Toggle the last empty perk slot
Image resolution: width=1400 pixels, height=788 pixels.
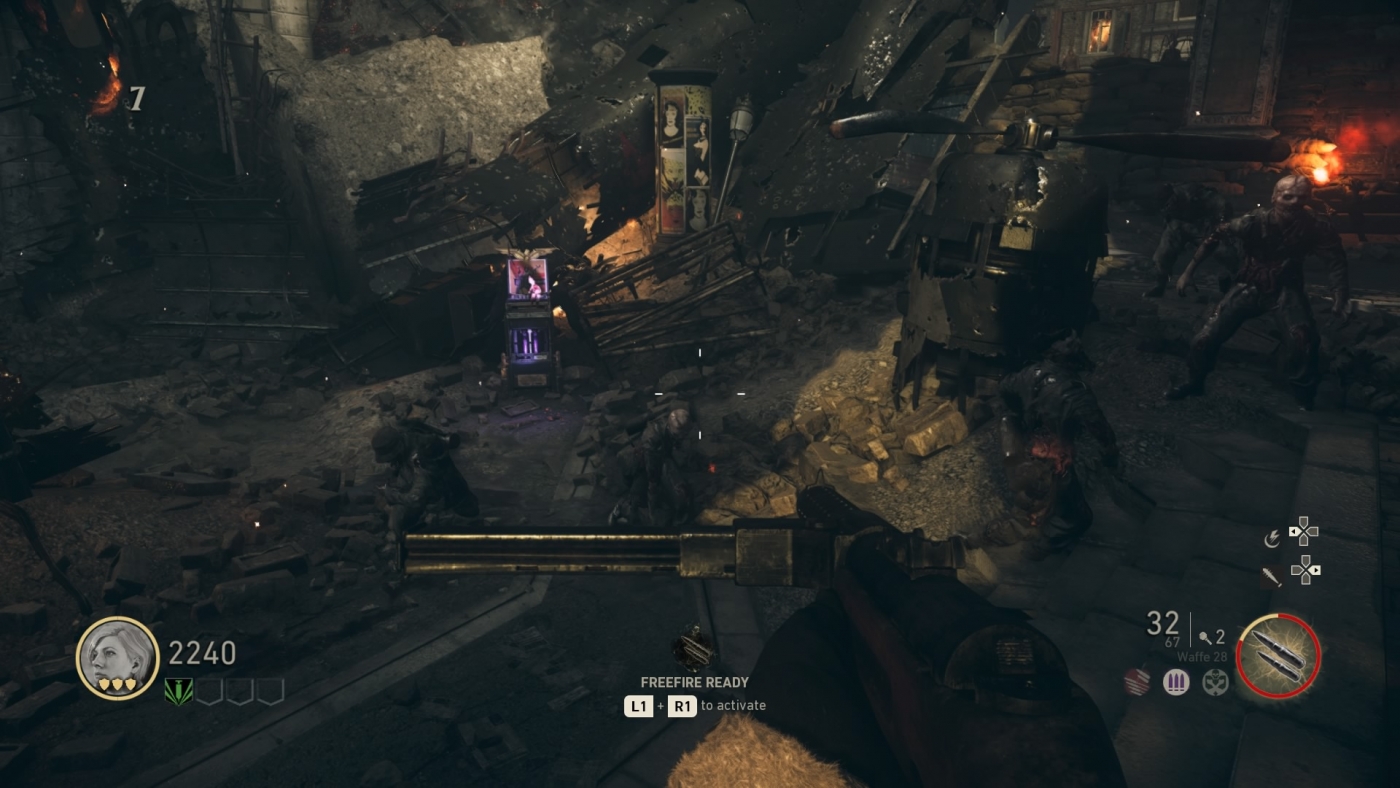click(x=270, y=691)
